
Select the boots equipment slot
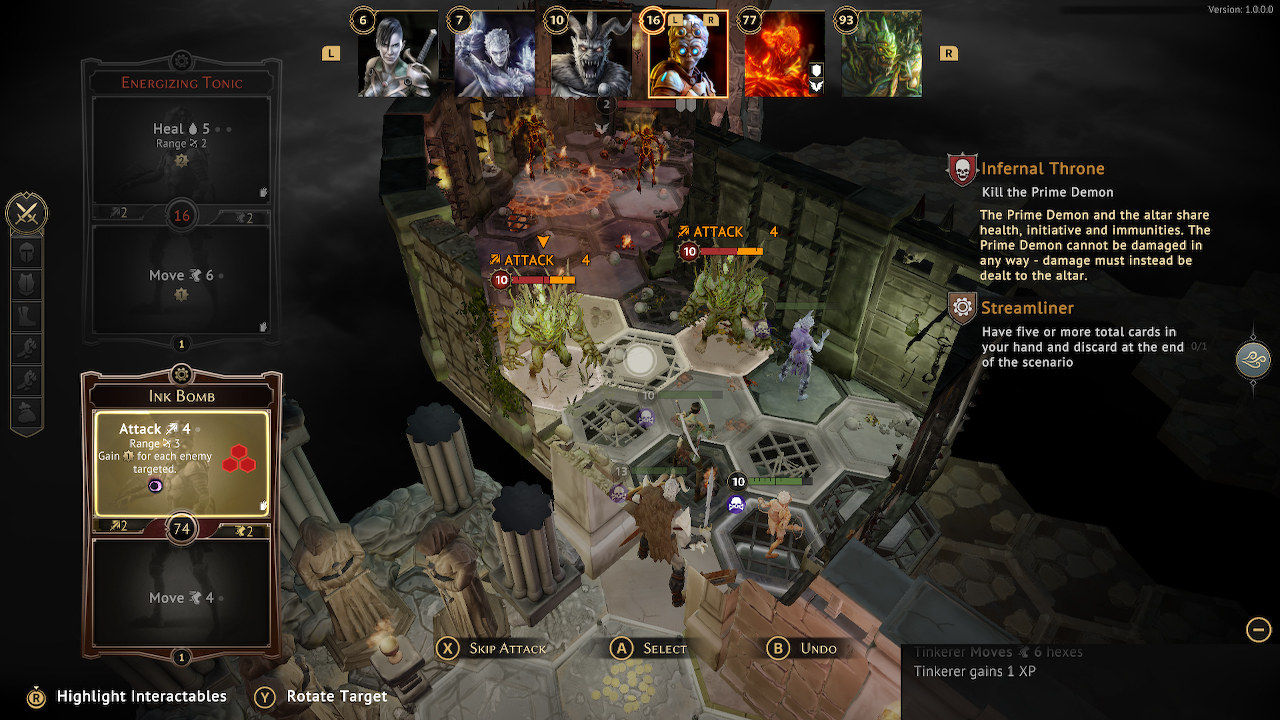click(x=27, y=317)
